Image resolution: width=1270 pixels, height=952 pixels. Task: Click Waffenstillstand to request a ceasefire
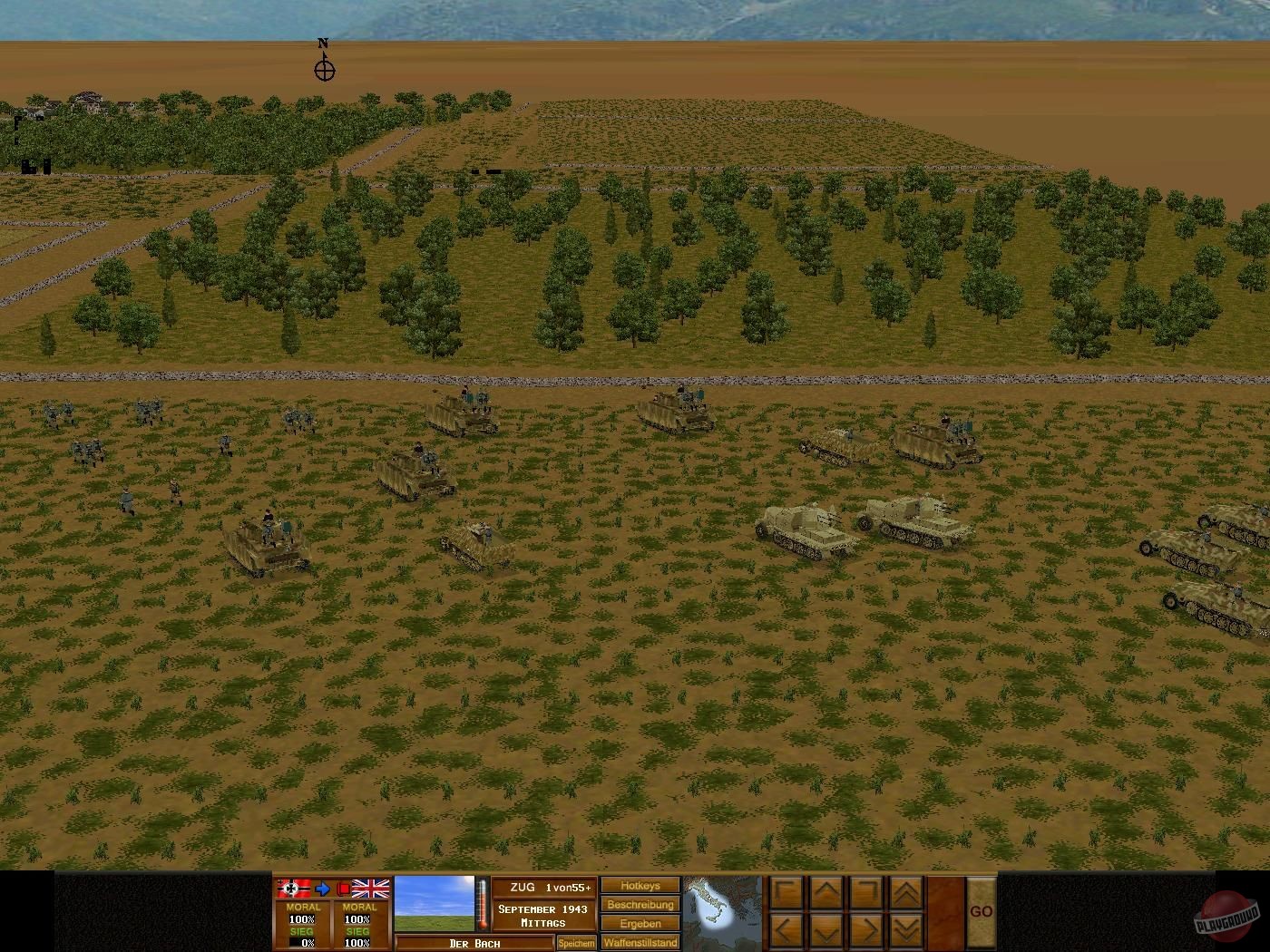point(639,942)
